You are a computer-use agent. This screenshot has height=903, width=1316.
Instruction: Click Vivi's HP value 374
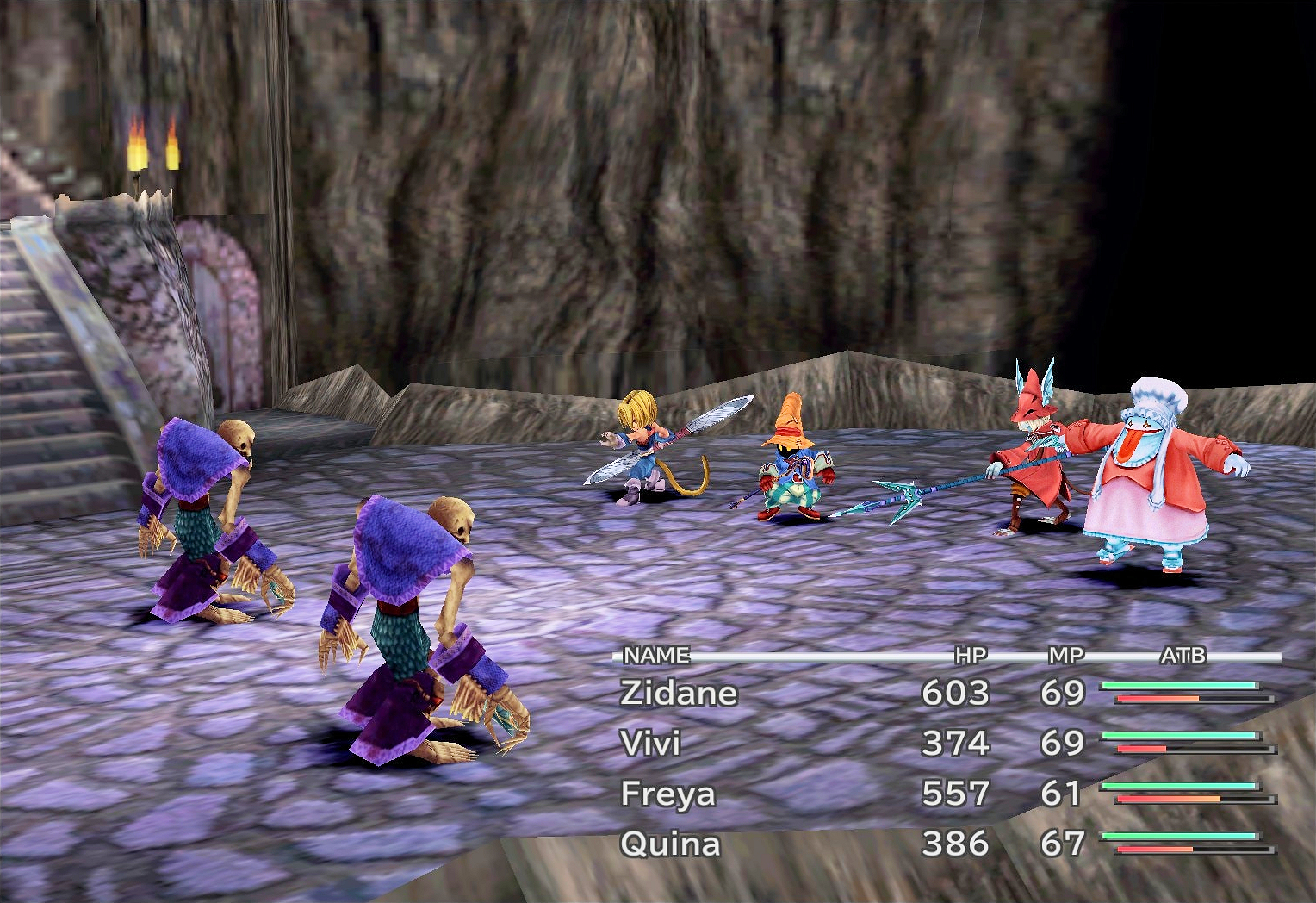point(959,742)
